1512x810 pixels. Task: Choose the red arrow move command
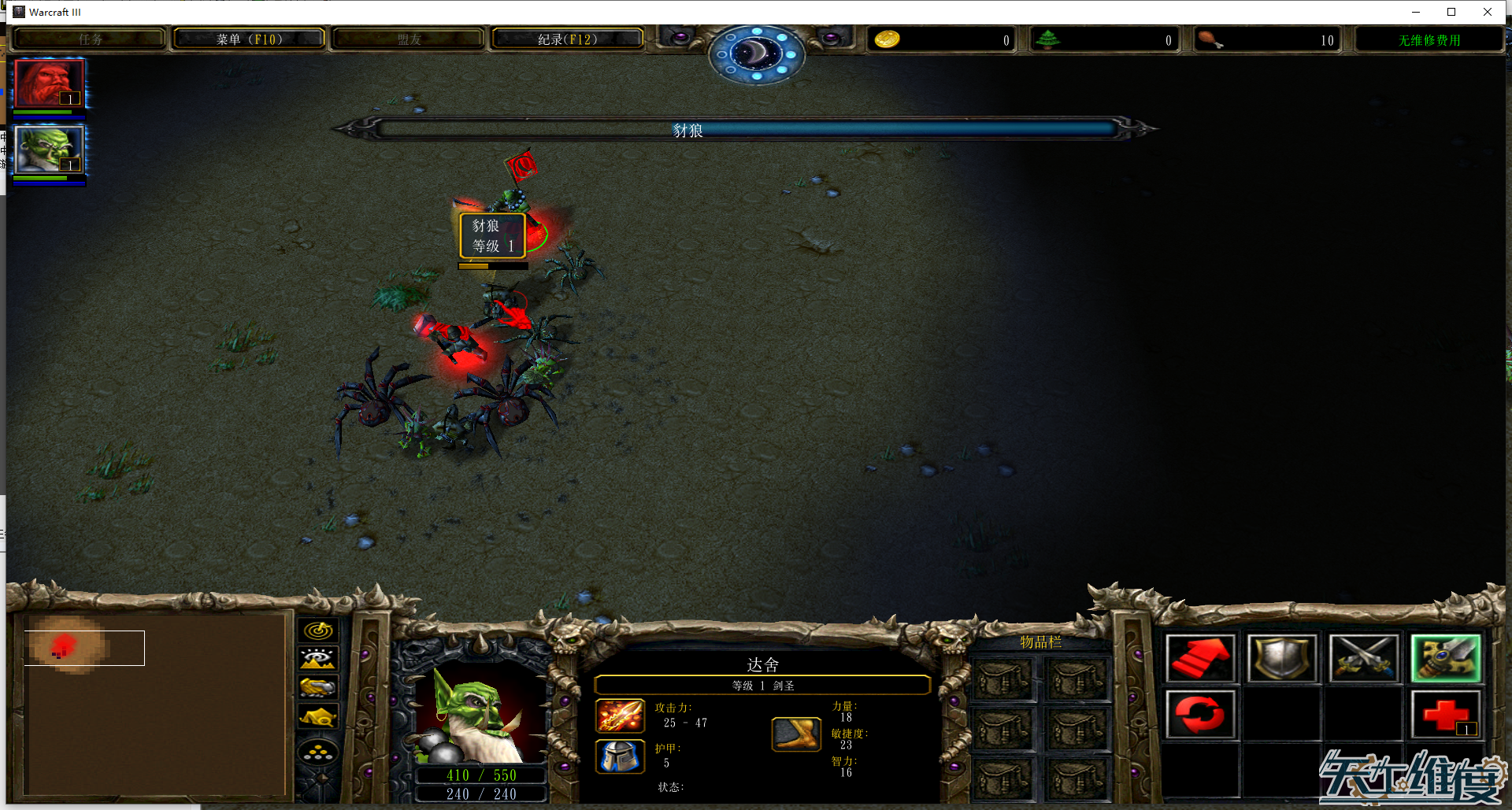[1200, 658]
